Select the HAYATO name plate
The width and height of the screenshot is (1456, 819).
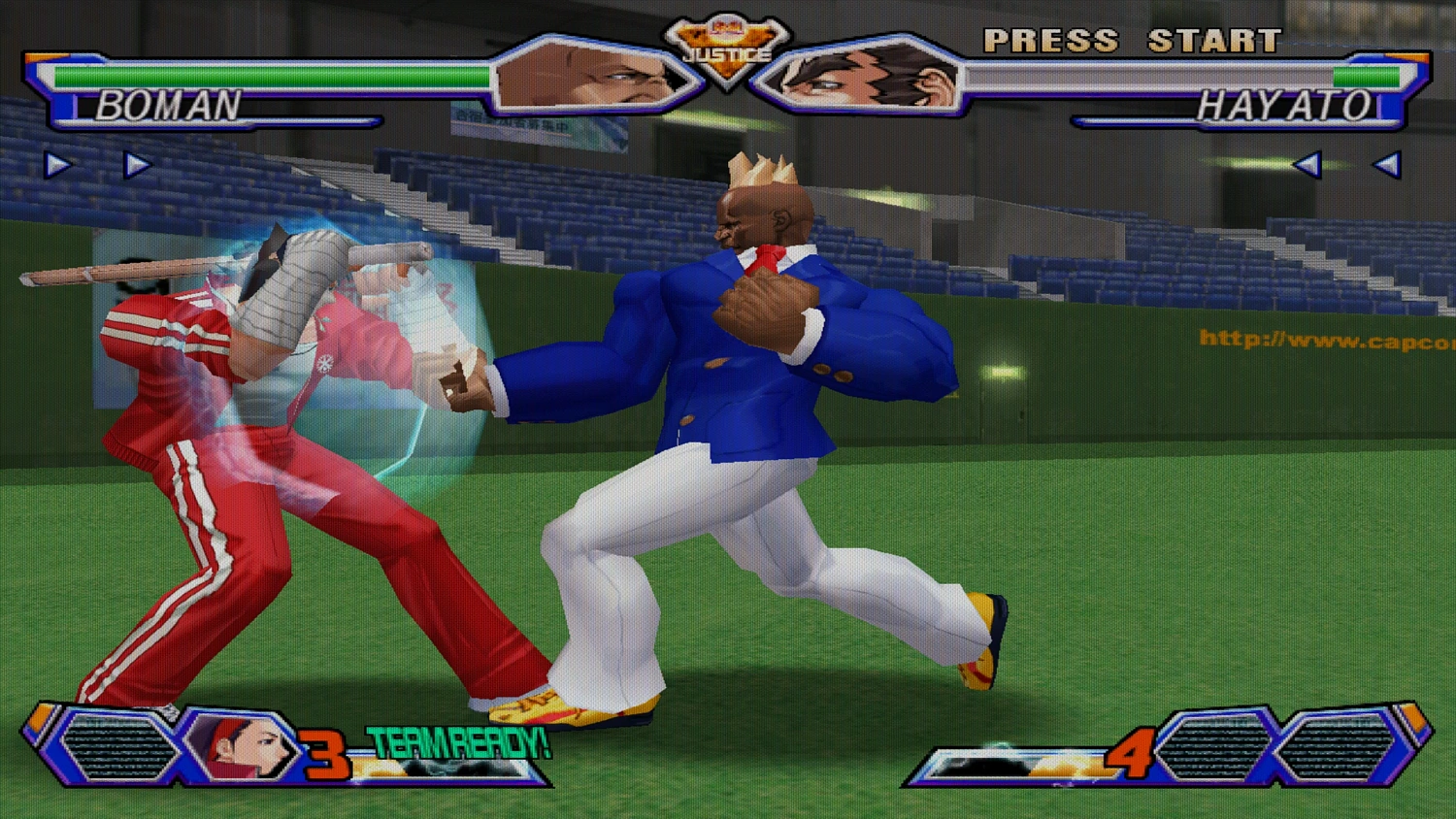pyautogui.click(x=1286, y=109)
